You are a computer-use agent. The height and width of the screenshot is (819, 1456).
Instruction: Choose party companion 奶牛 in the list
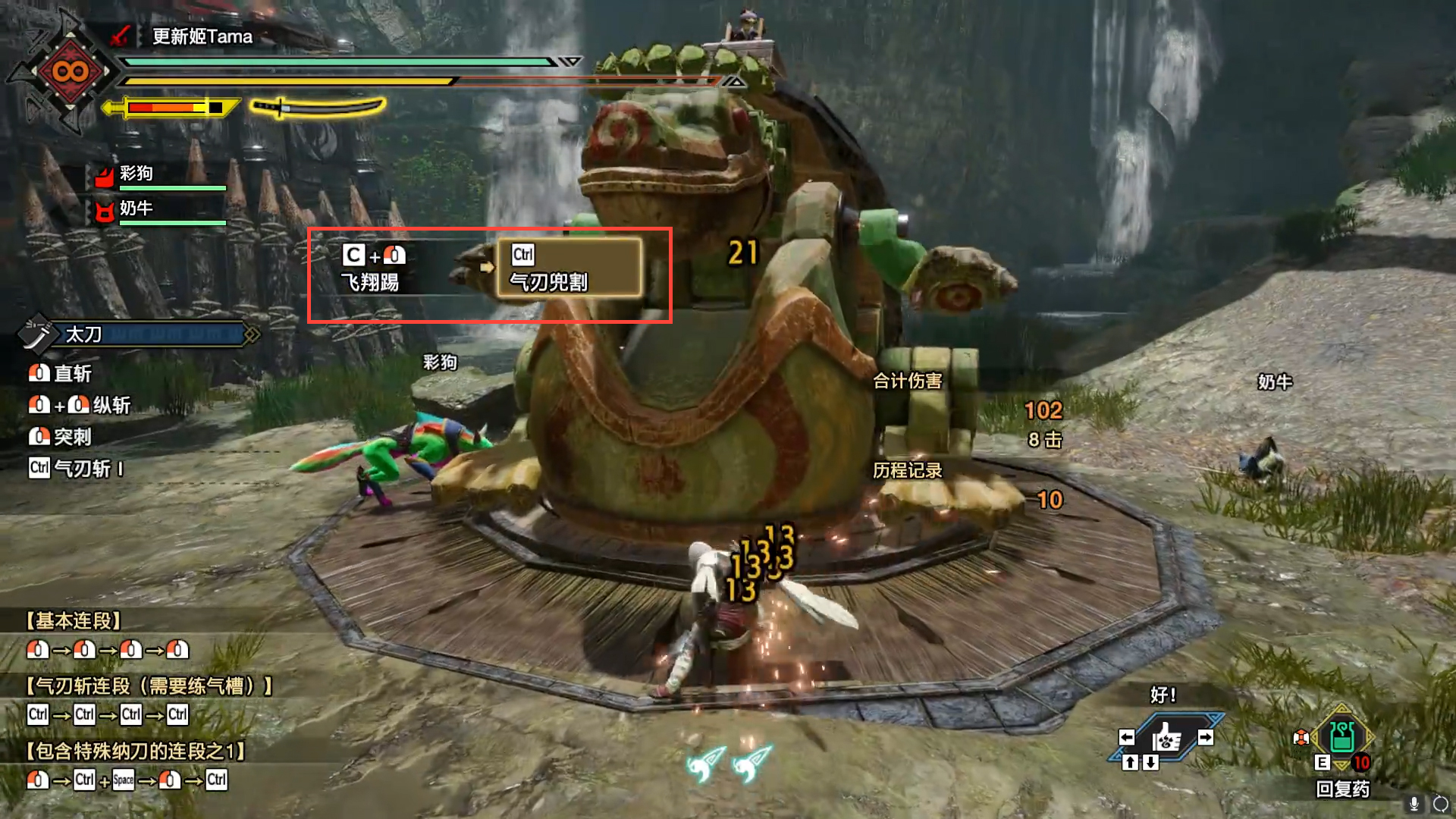[x=136, y=209]
